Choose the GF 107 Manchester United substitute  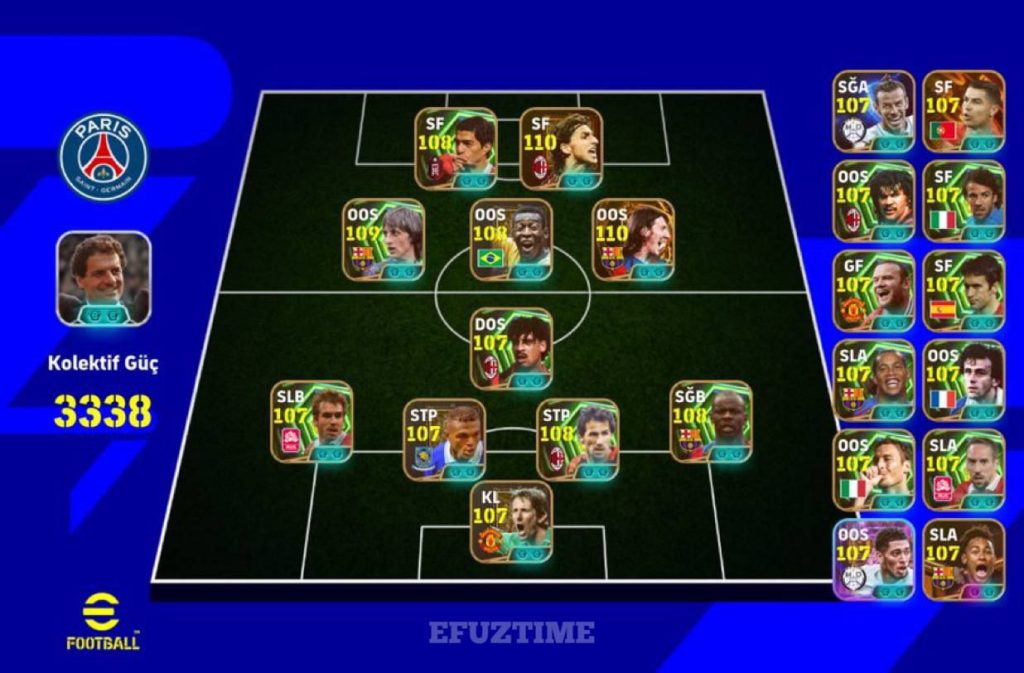874,290
